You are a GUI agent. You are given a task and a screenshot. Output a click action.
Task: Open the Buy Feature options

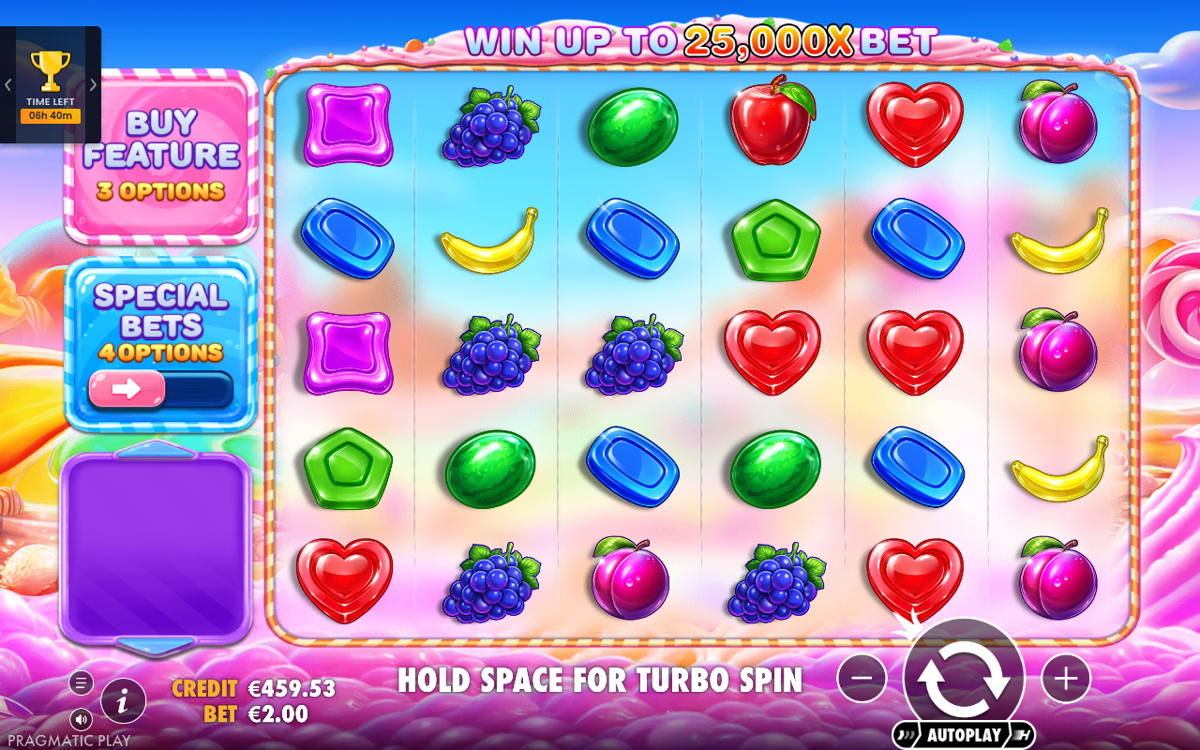(161, 156)
